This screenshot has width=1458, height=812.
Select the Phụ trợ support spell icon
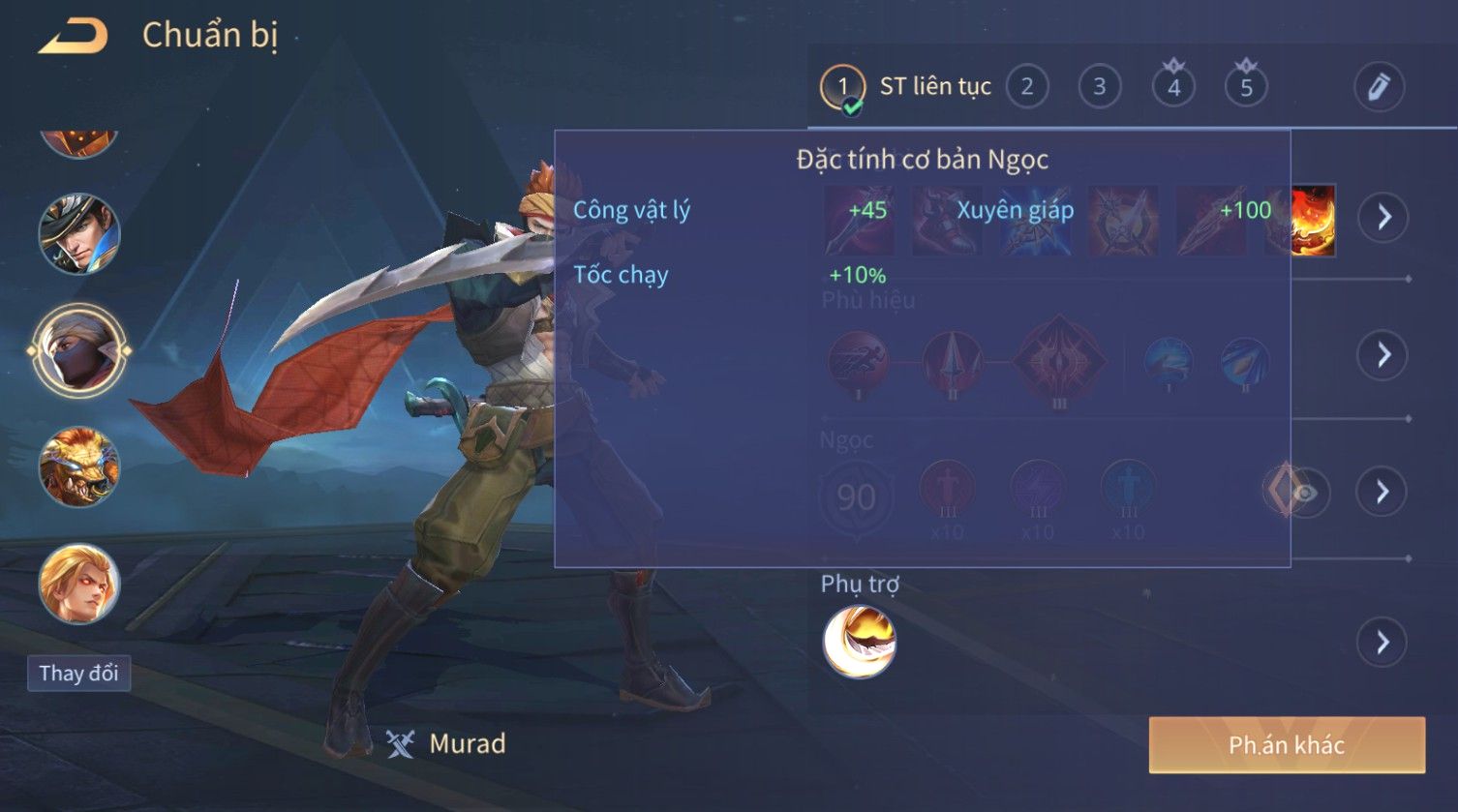point(859,642)
